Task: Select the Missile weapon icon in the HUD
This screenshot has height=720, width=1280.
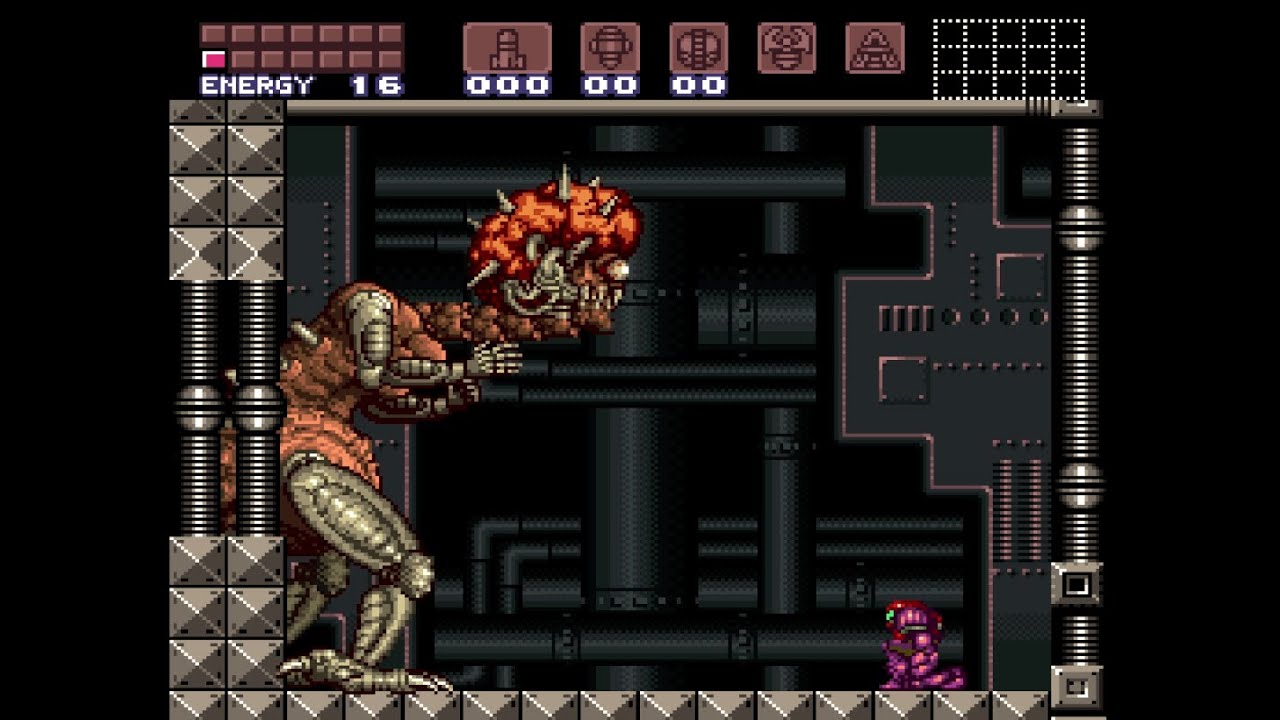Action: pos(506,45)
